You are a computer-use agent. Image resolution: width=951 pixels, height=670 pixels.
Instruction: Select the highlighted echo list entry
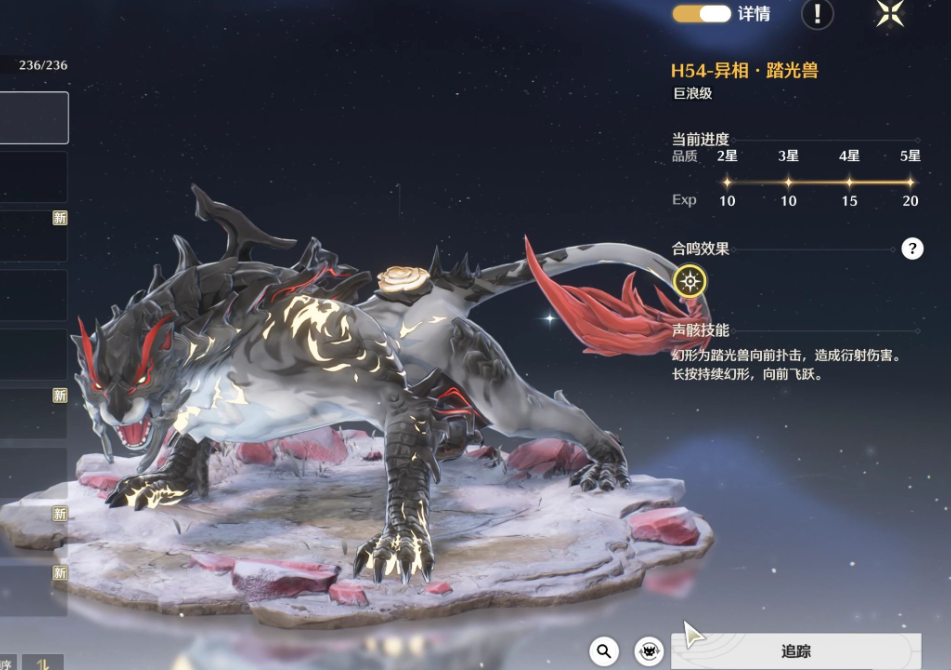coord(33,118)
